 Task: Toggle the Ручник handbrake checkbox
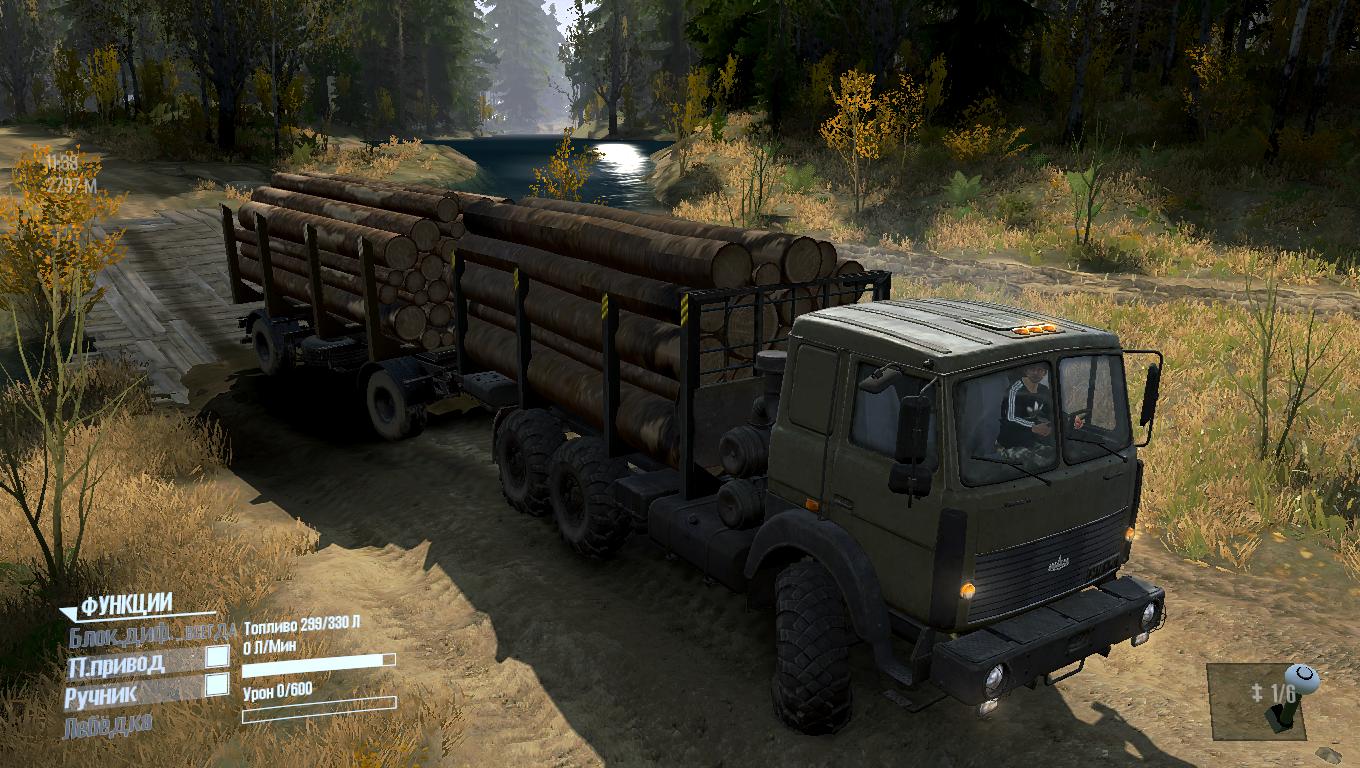[217, 685]
